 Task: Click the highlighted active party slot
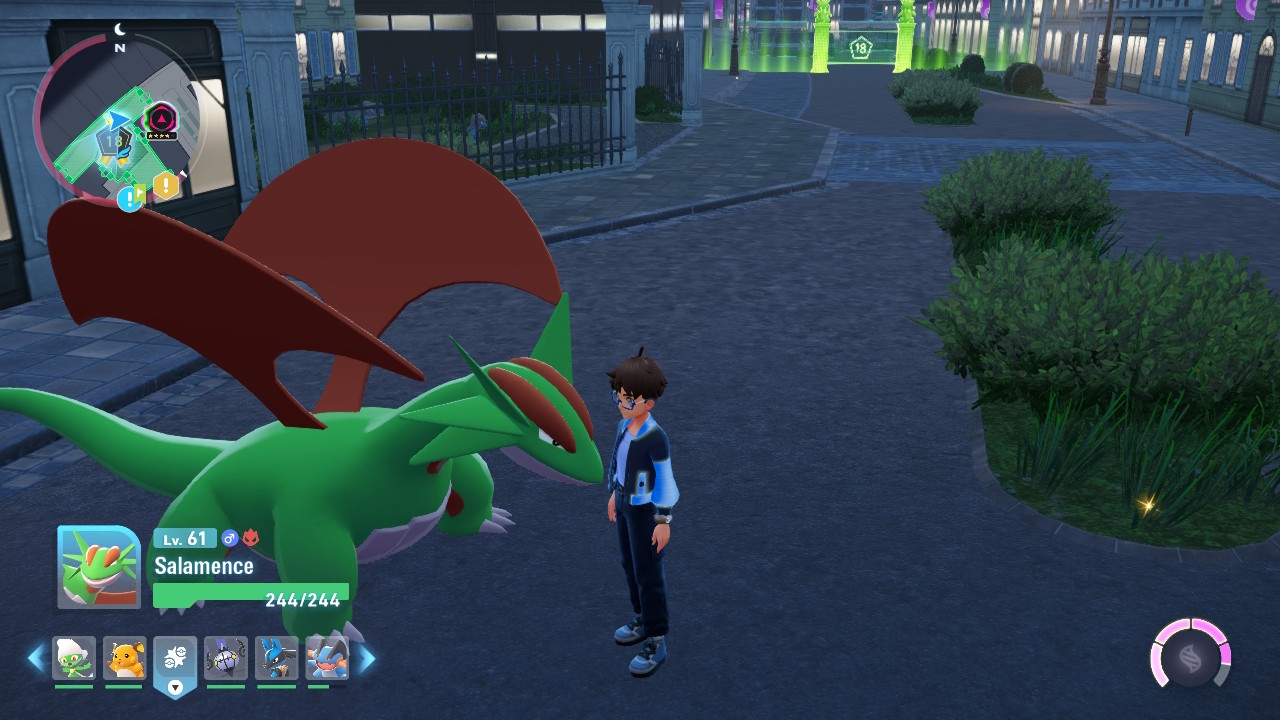click(x=175, y=660)
